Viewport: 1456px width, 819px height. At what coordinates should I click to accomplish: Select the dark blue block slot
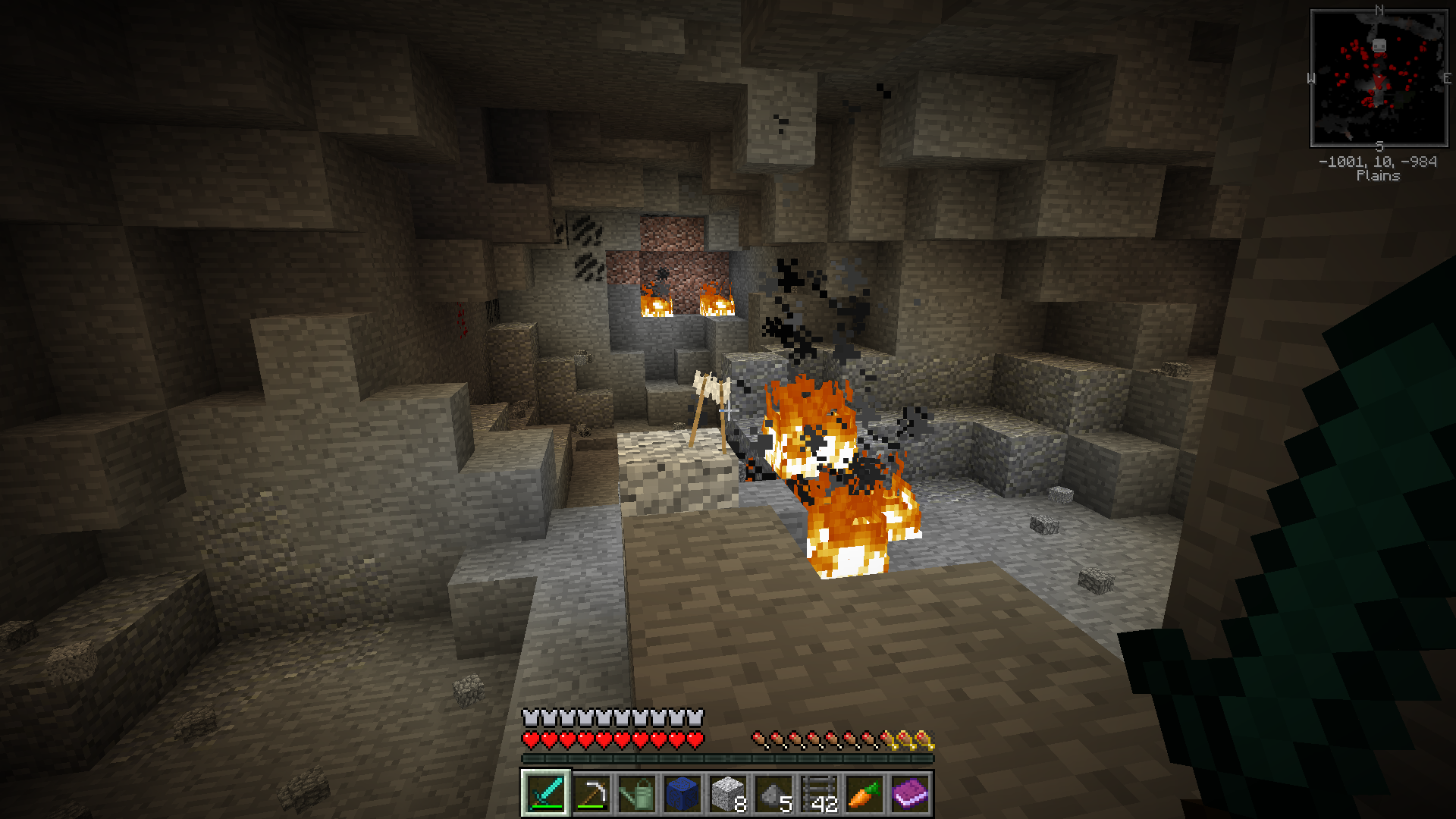[x=682, y=794]
